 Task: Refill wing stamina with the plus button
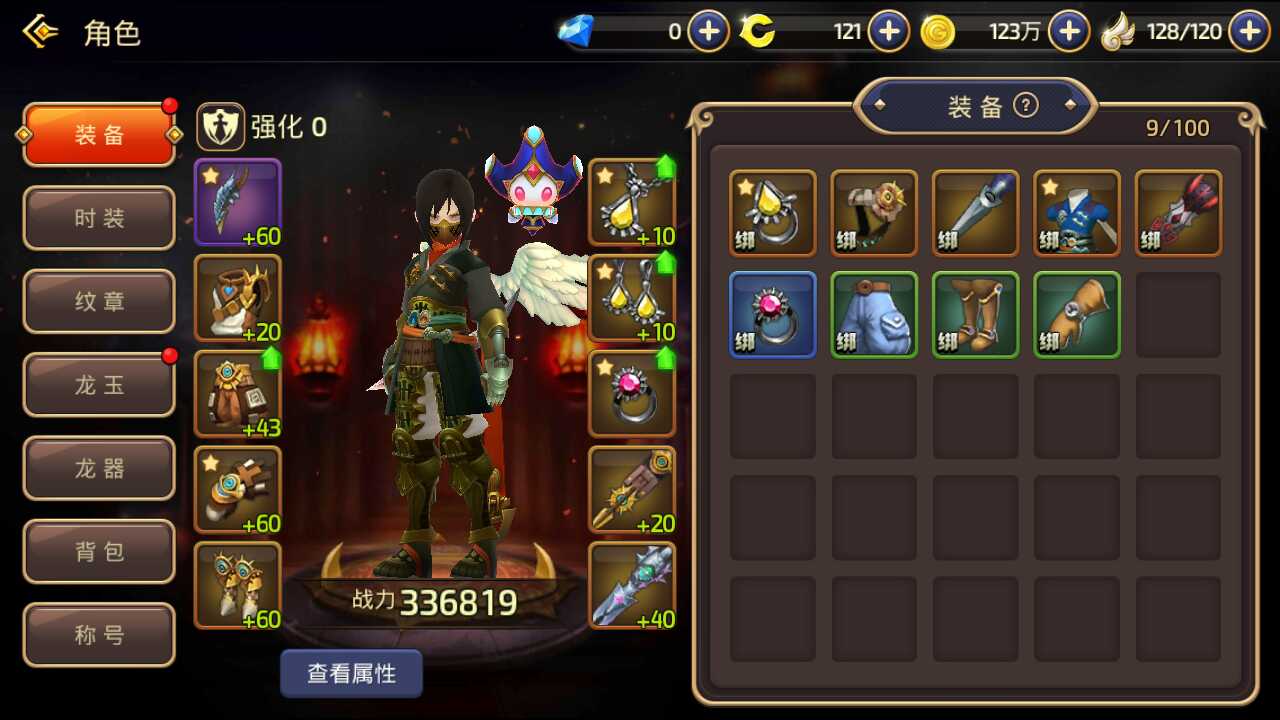(1248, 32)
